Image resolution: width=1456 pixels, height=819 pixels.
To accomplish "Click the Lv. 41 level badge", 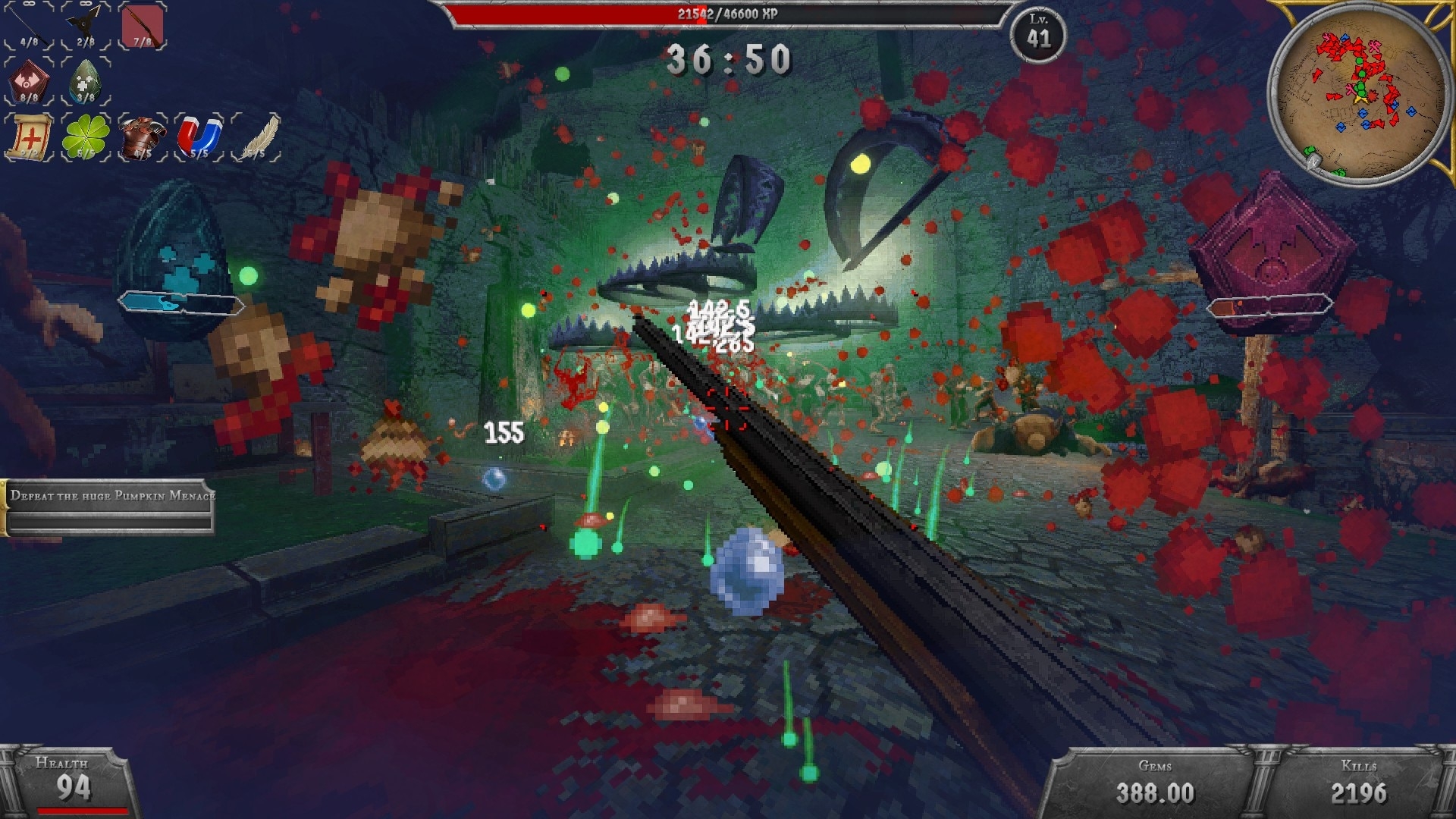I will (x=1038, y=33).
